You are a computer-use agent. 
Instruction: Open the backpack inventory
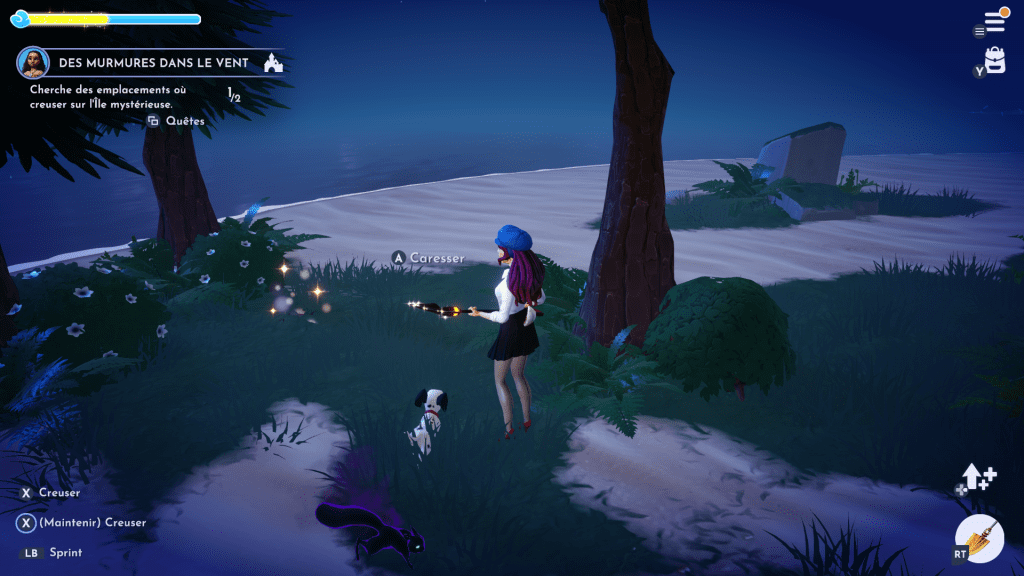click(995, 59)
